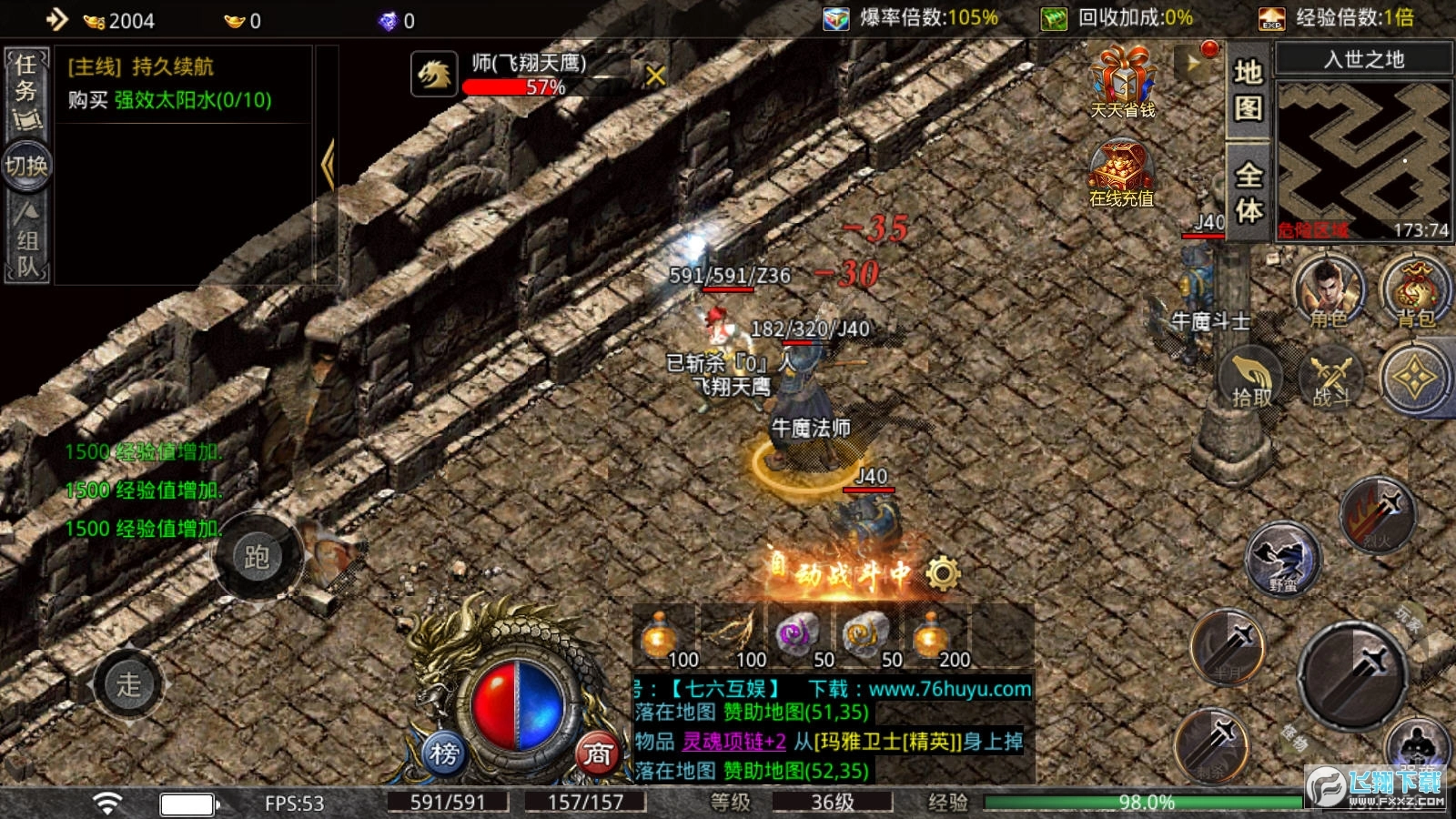This screenshot has width=1456, height=819.
Task: Collapse the quest panel with the arrow
Action: 328,165
